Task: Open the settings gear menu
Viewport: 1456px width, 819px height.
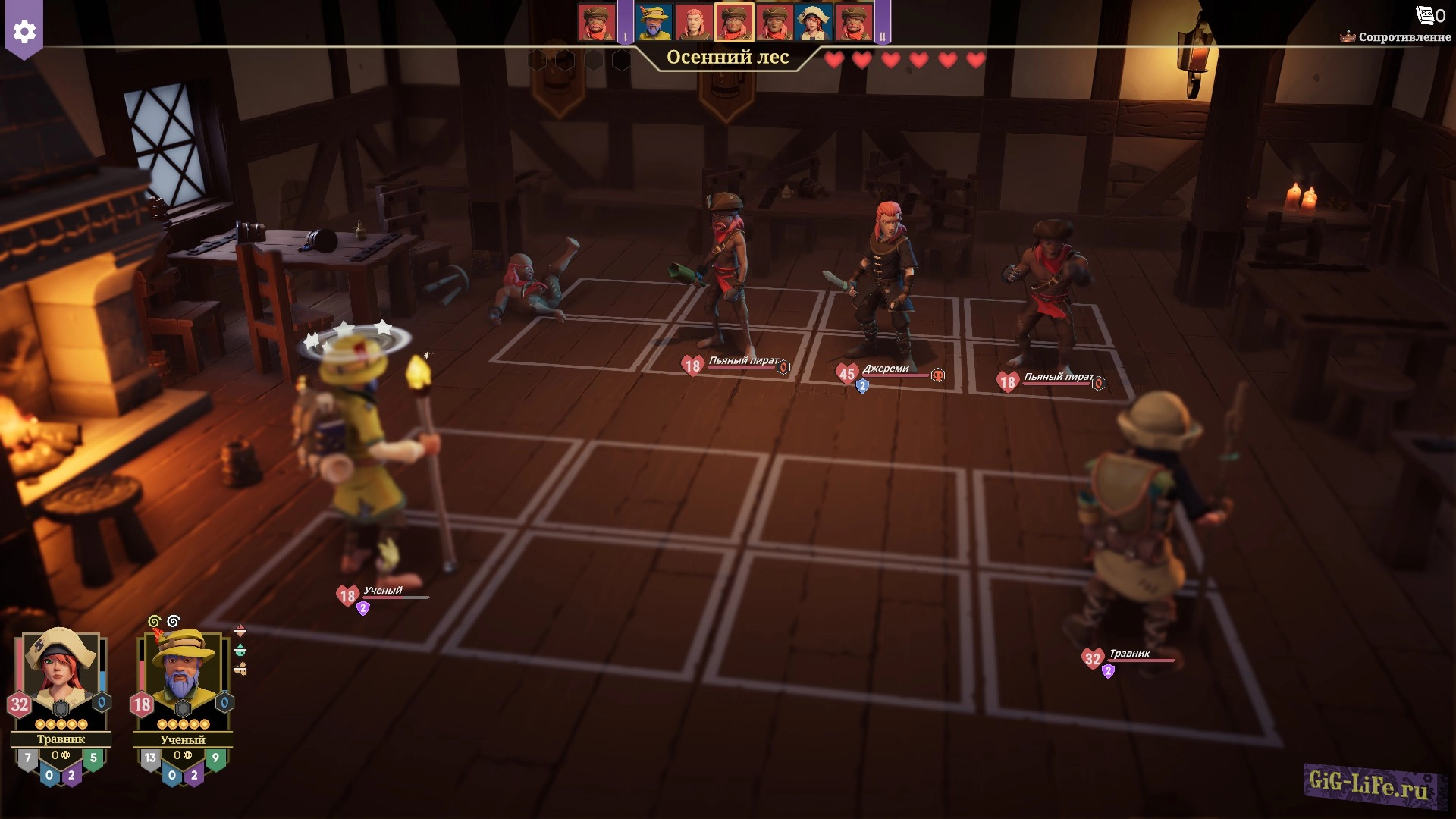Action: tap(24, 32)
